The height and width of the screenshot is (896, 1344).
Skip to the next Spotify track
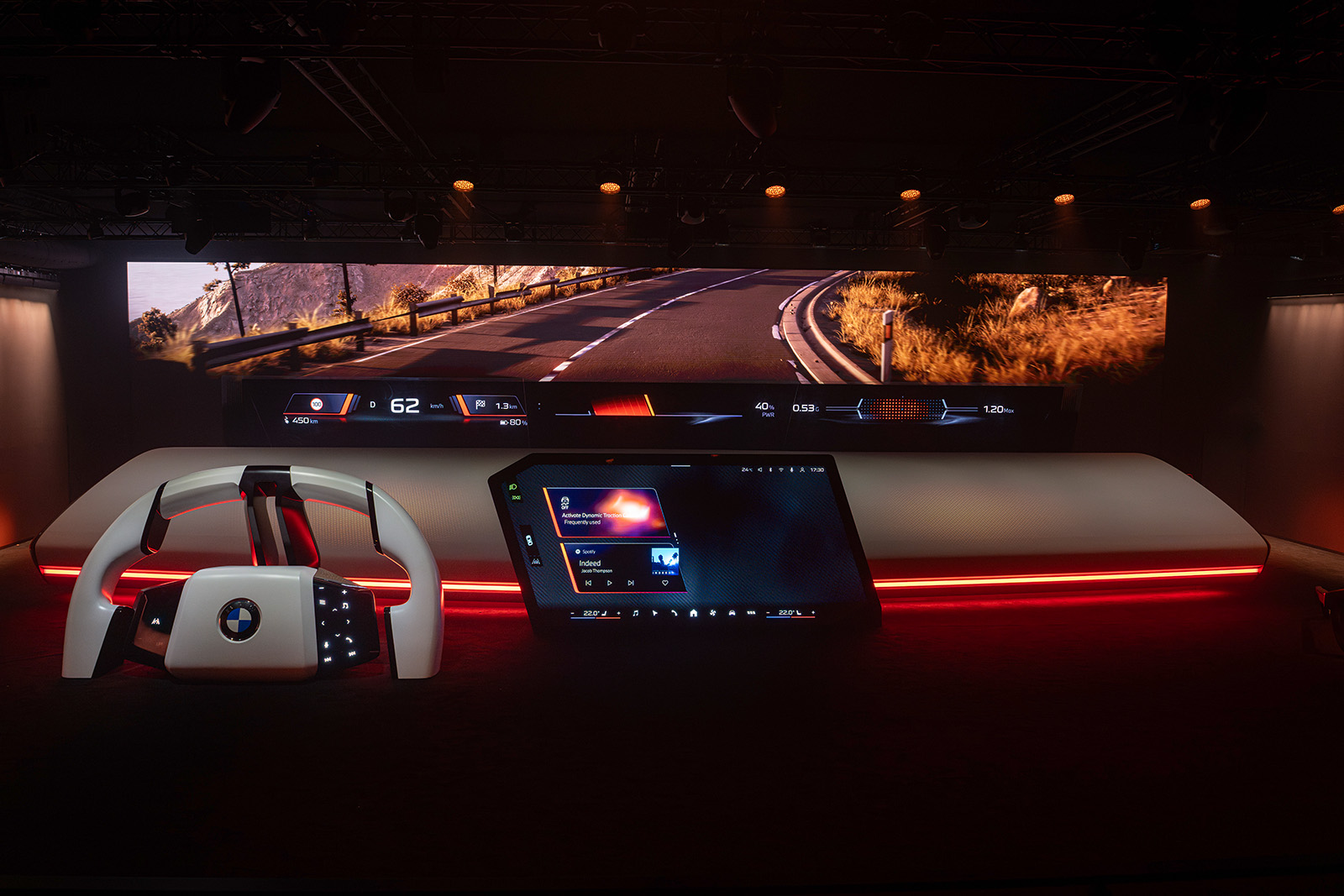[631, 583]
